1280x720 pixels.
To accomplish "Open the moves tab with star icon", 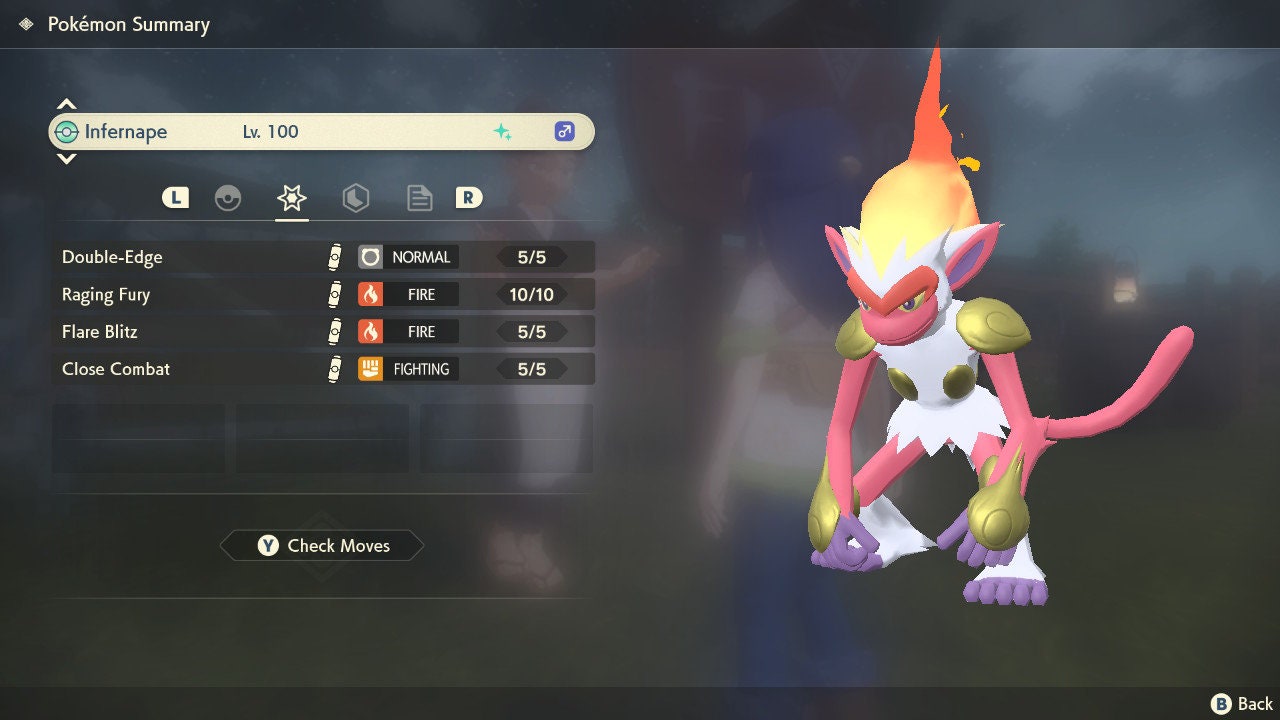I will click(291, 198).
